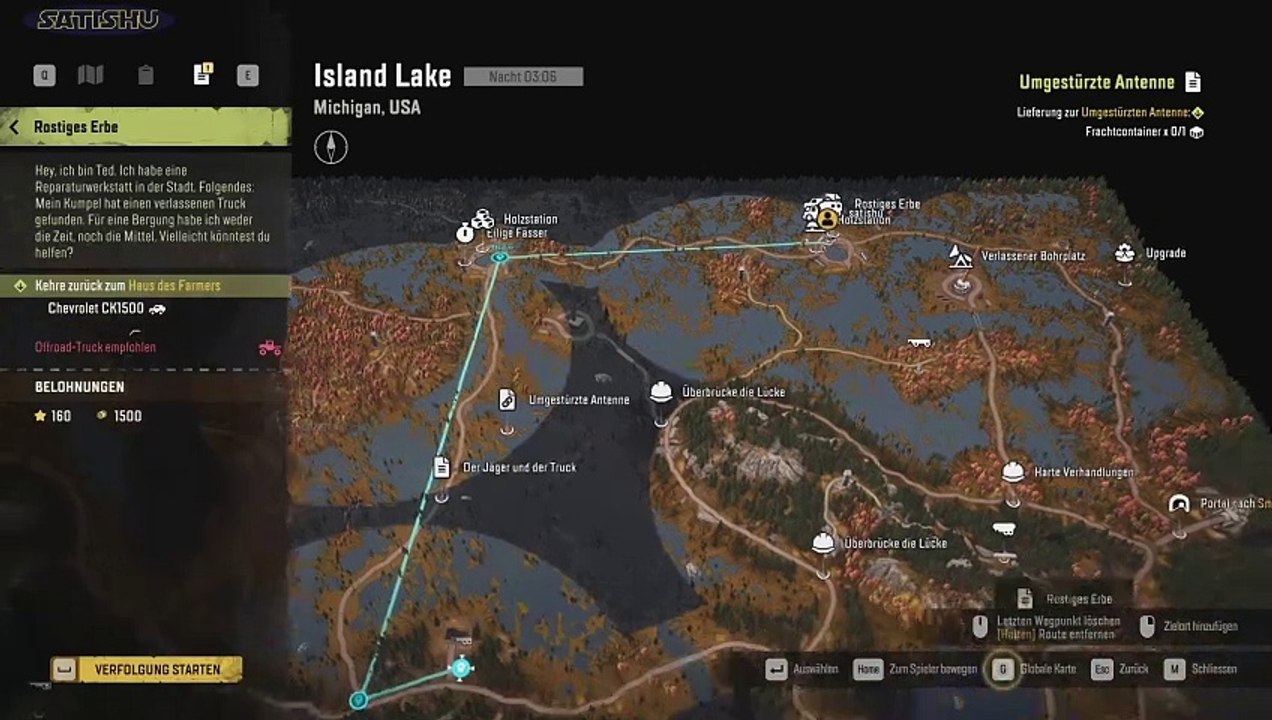Choose the Zum Spieler bewegen option
This screenshot has height=720, width=1272.
click(868, 669)
